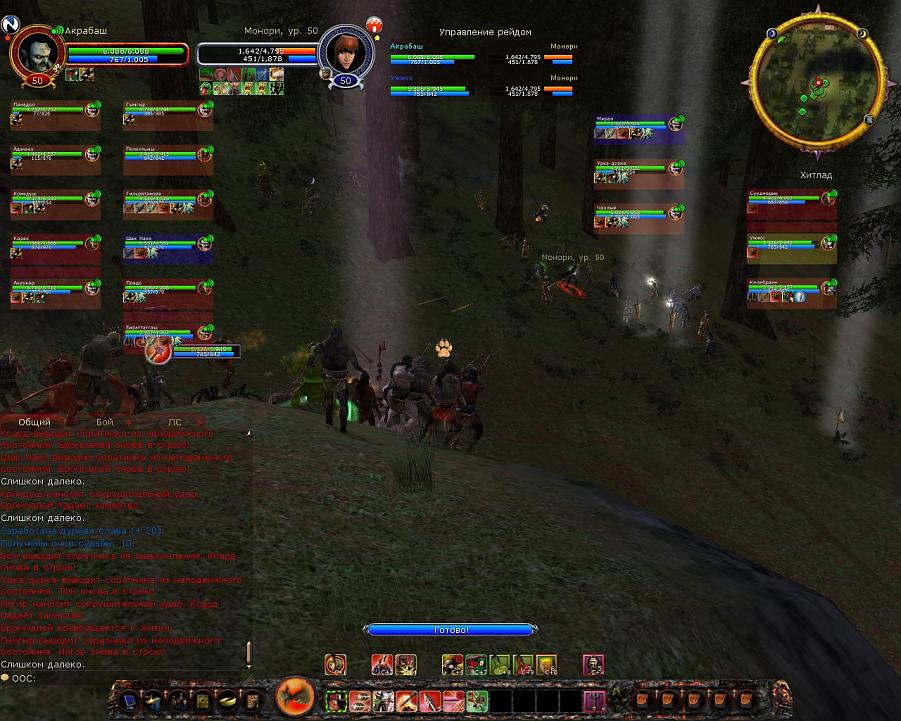
Task: Switch to the Общий chat tab
Action: tap(35, 422)
